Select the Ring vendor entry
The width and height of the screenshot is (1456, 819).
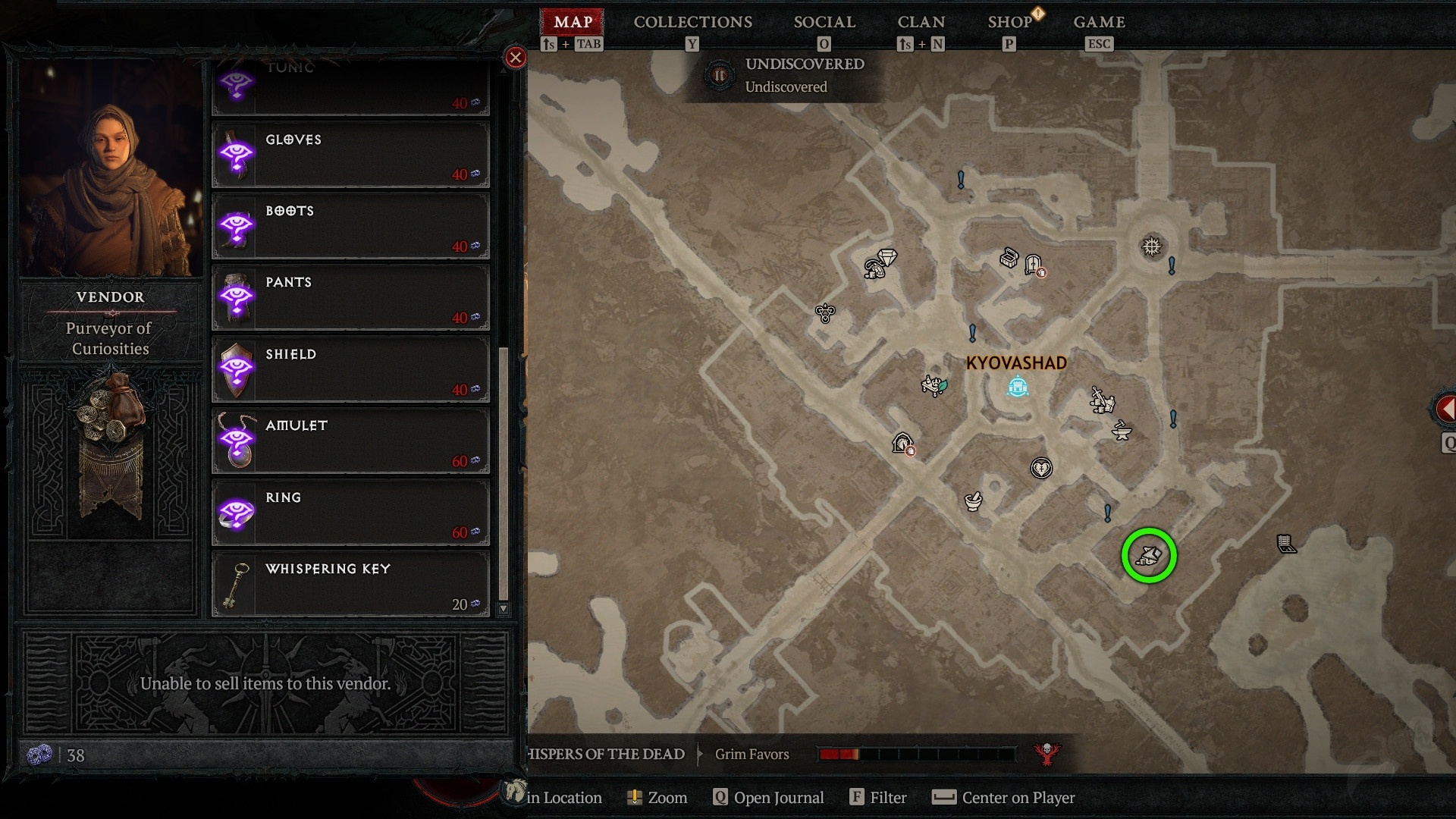click(350, 513)
